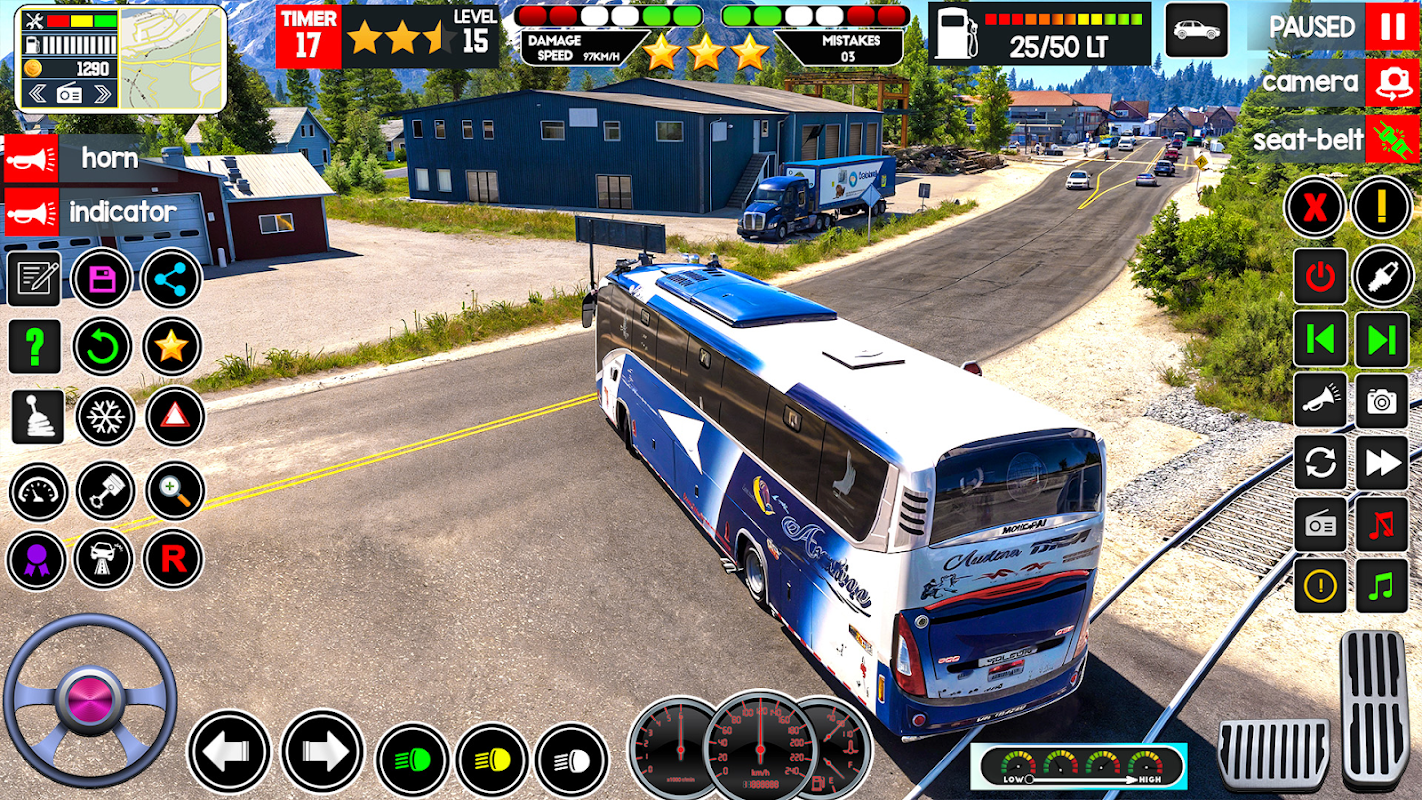Screen dimensions: 1422x800
Task: Activate the indicator button
Action: tap(31, 212)
